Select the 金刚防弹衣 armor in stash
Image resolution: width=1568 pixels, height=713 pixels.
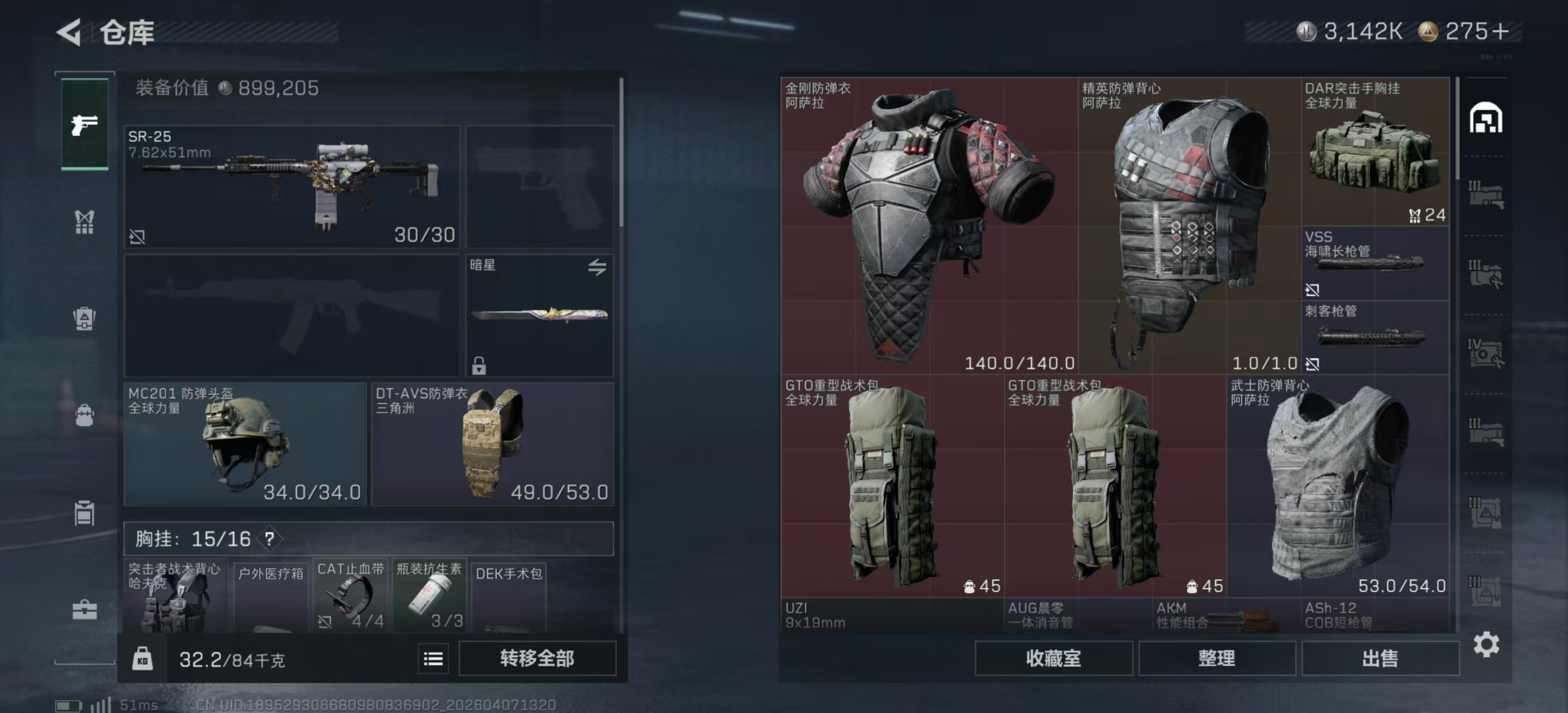929,225
